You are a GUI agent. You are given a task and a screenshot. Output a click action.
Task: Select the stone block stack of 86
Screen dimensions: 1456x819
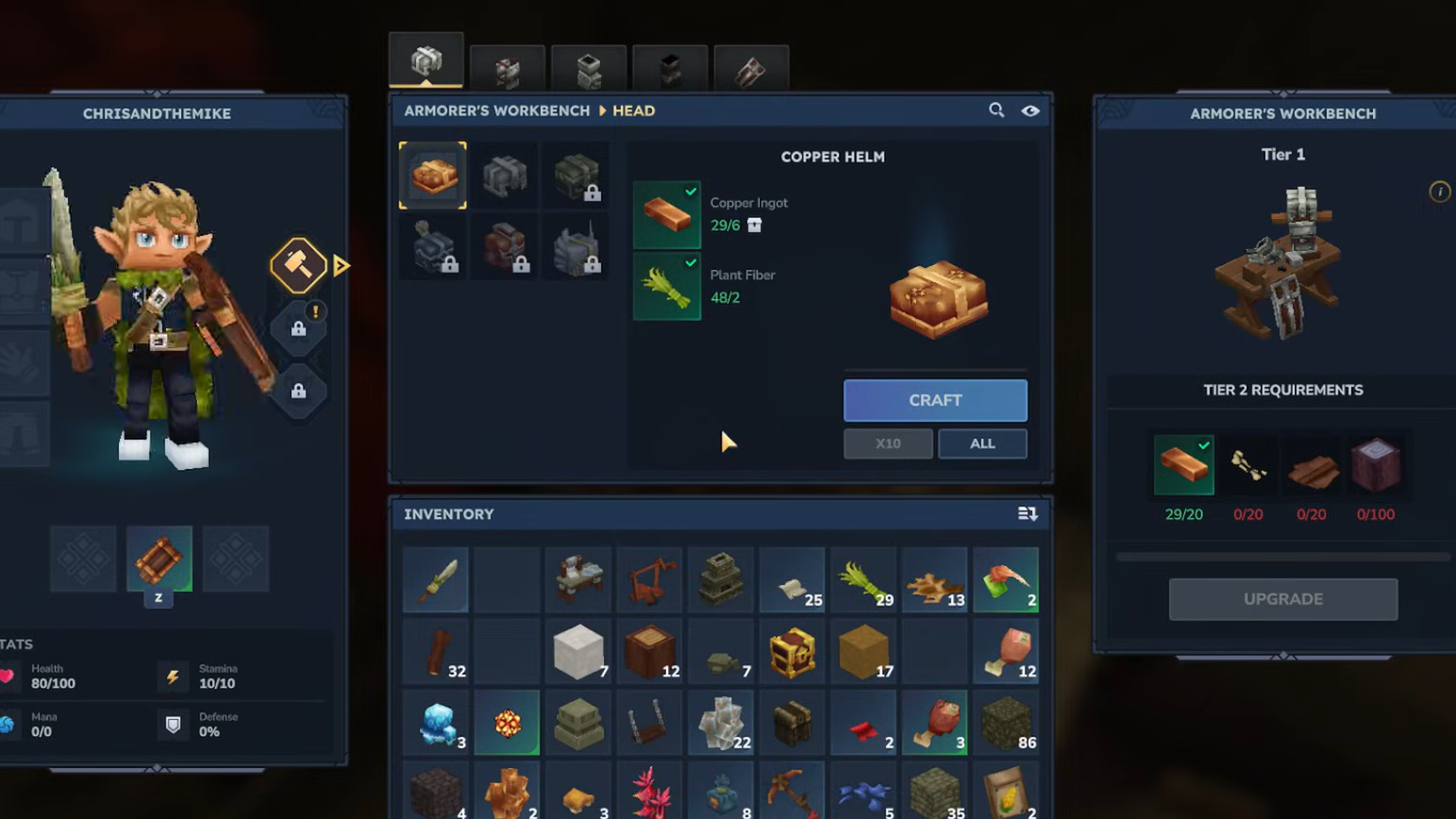[x=1005, y=724]
